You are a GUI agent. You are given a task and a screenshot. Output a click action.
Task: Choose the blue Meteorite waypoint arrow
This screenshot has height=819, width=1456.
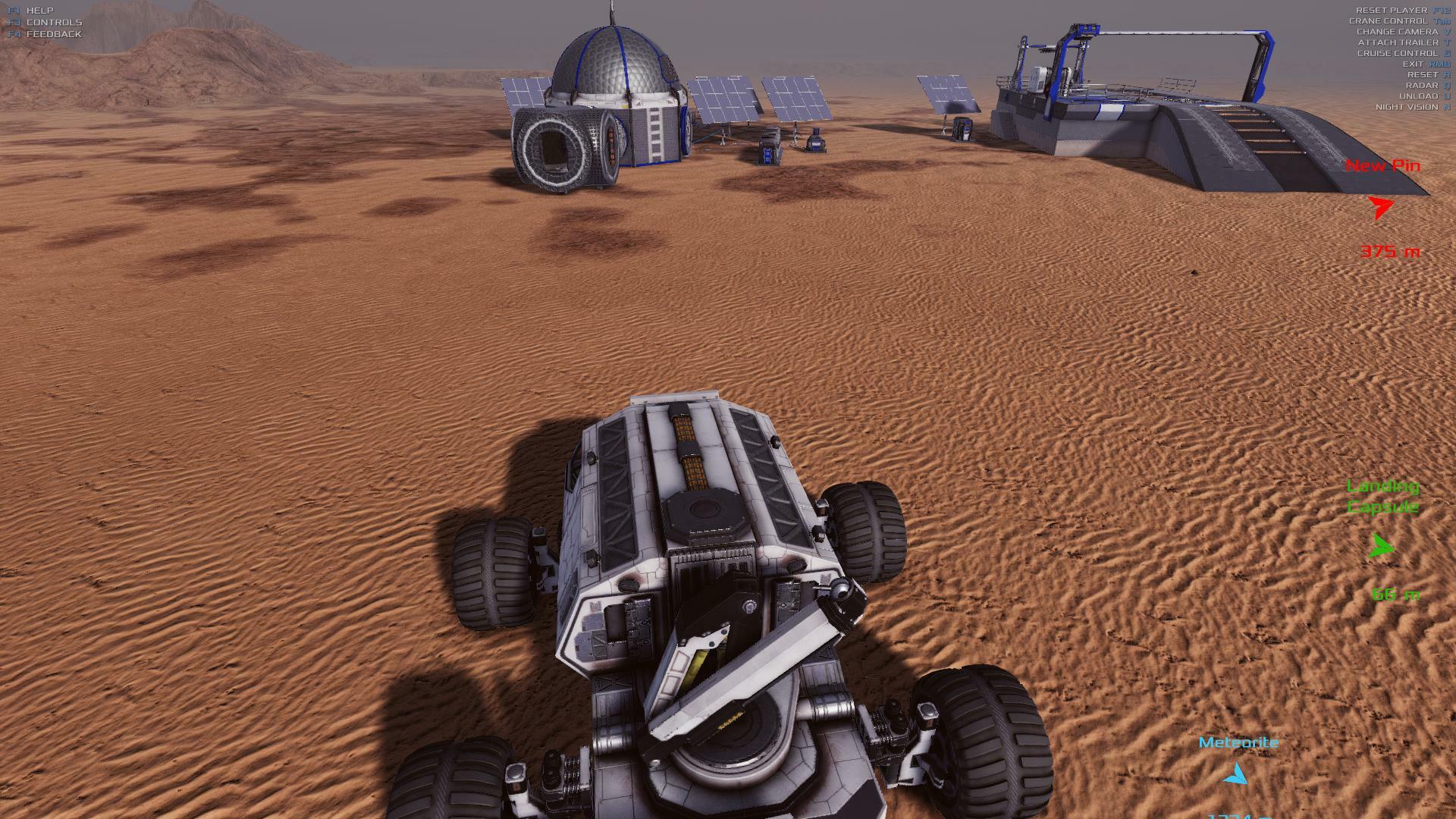click(x=1236, y=774)
